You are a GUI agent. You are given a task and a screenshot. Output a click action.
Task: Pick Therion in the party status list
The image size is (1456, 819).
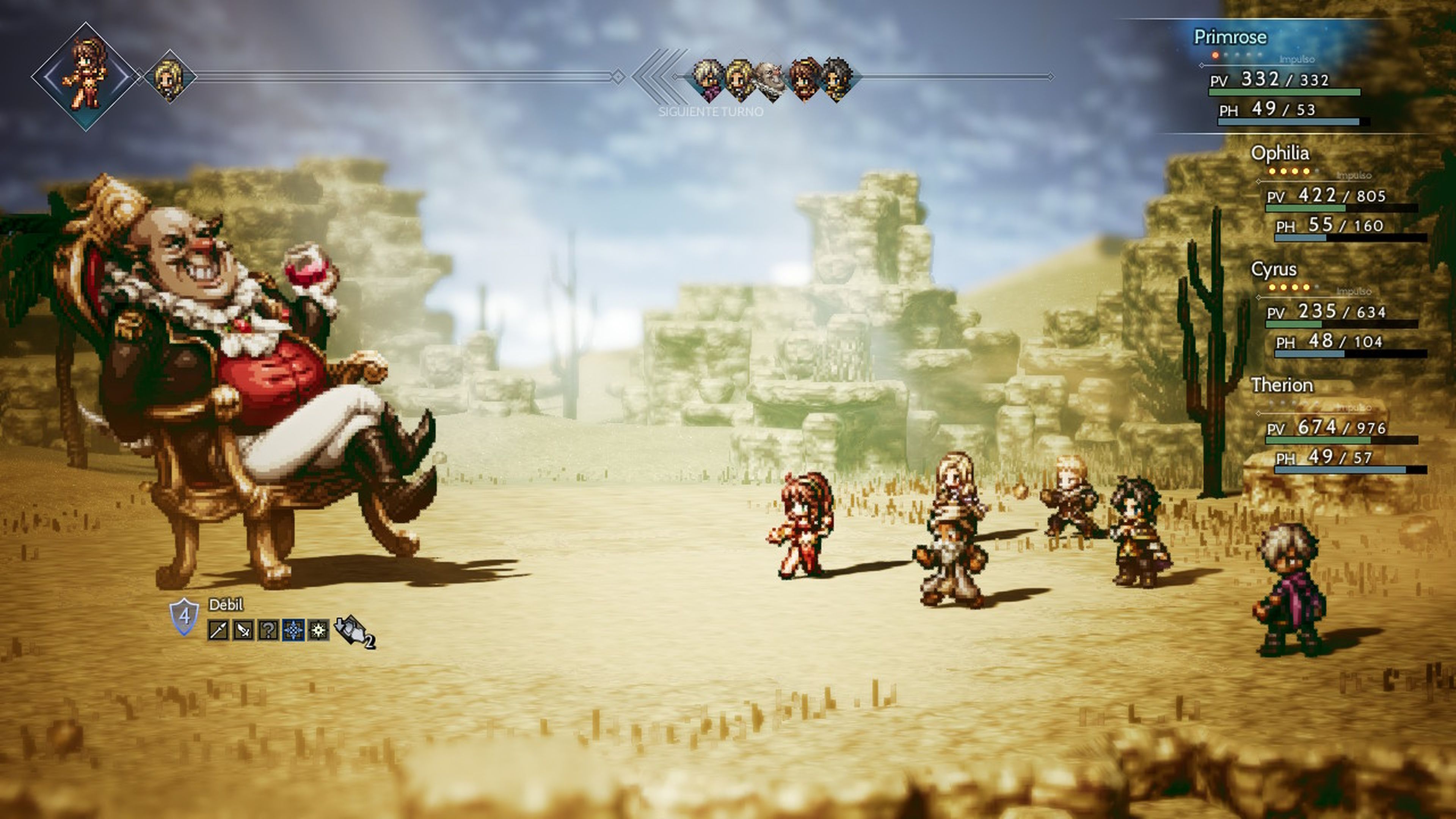coord(1281,386)
